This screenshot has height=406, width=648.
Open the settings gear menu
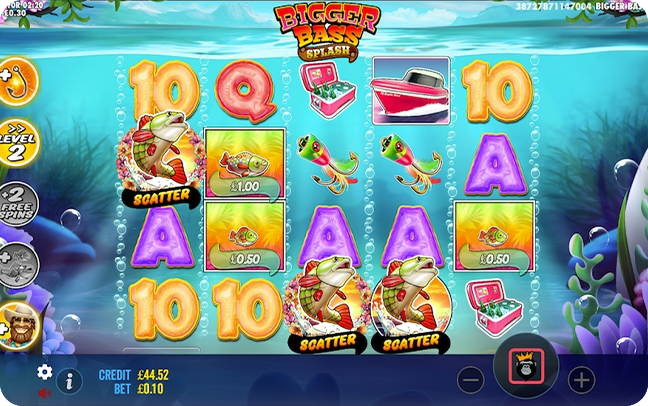(44, 372)
